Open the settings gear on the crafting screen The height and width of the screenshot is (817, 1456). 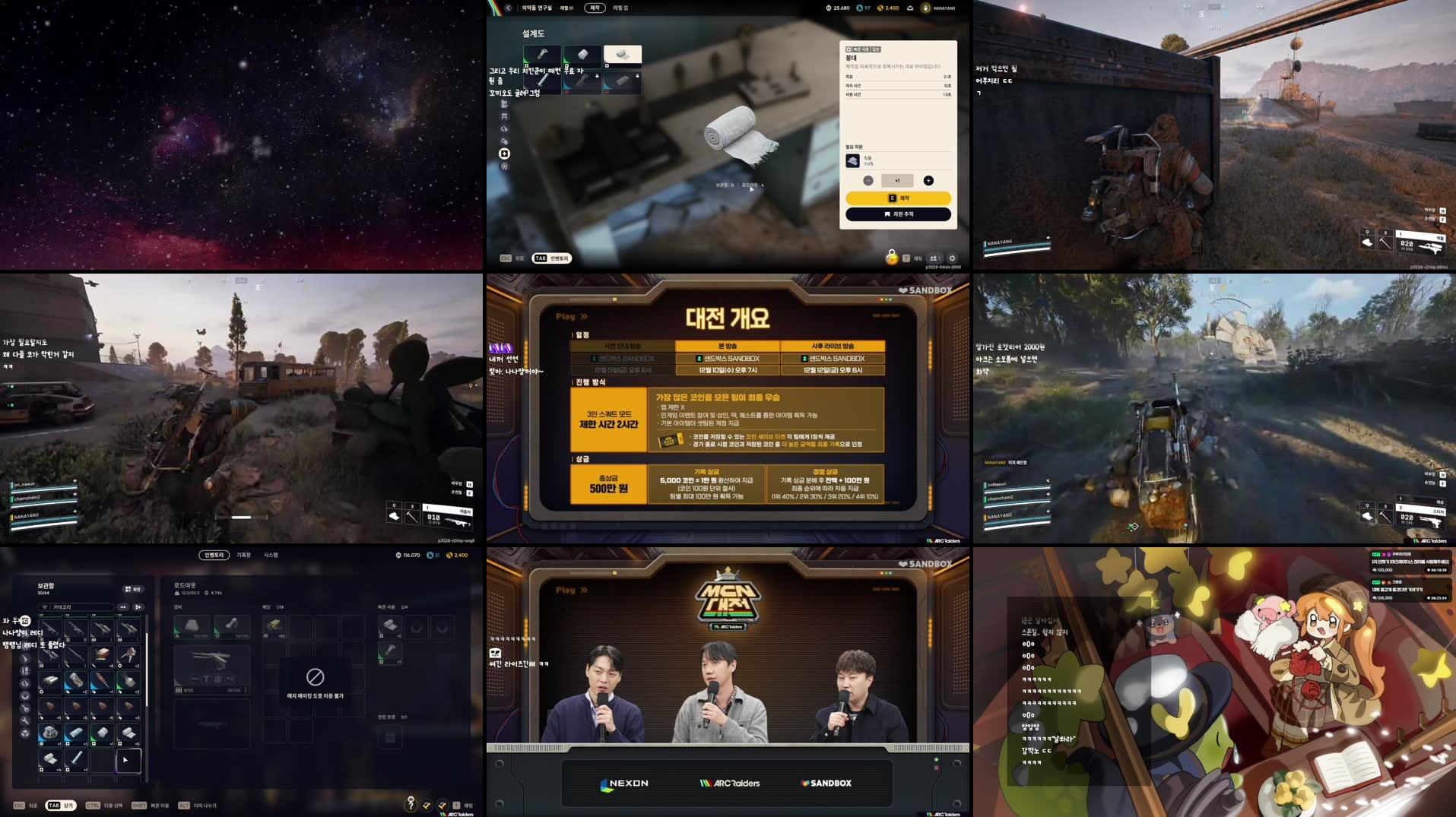tap(953, 258)
